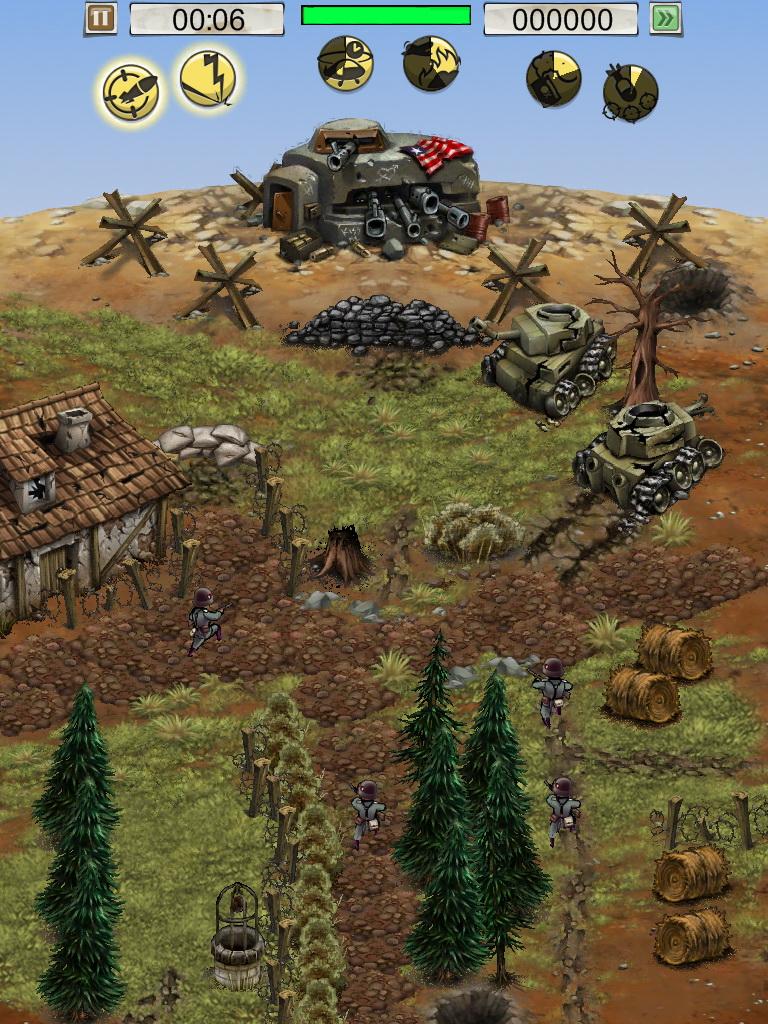Click the green fast-forward button
Image resolution: width=768 pixels, height=1024 pixels.
pyautogui.click(x=665, y=18)
